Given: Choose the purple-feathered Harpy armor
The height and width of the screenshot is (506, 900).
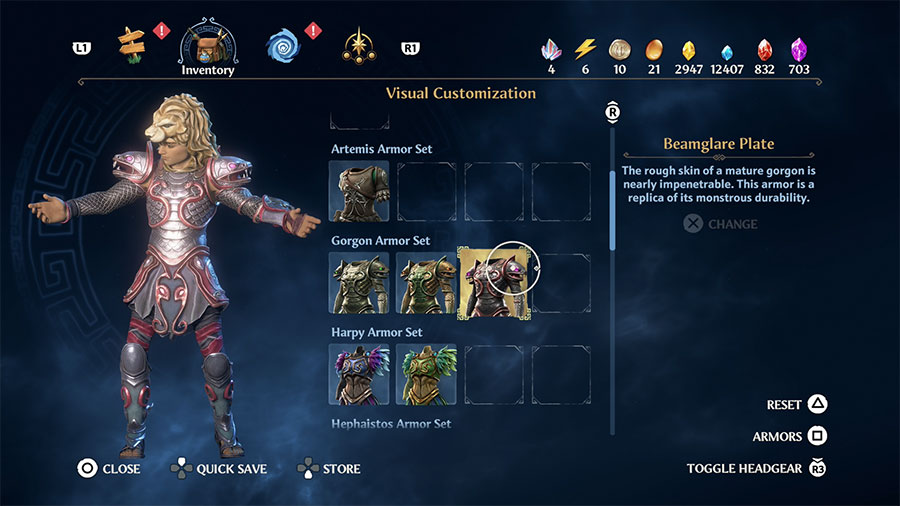Looking at the screenshot, I should (x=358, y=374).
